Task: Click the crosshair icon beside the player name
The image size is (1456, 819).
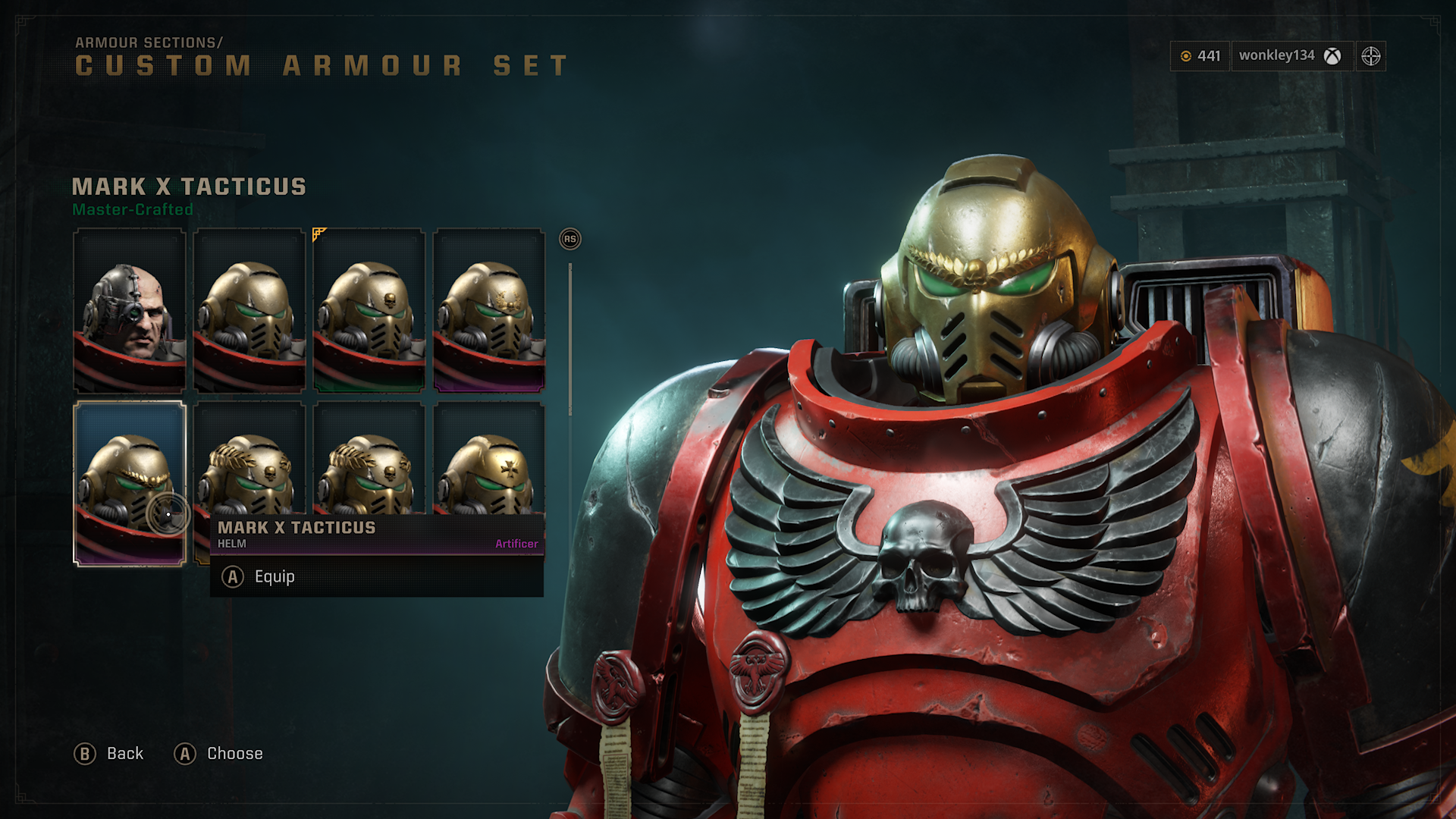Action: coord(1370,56)
